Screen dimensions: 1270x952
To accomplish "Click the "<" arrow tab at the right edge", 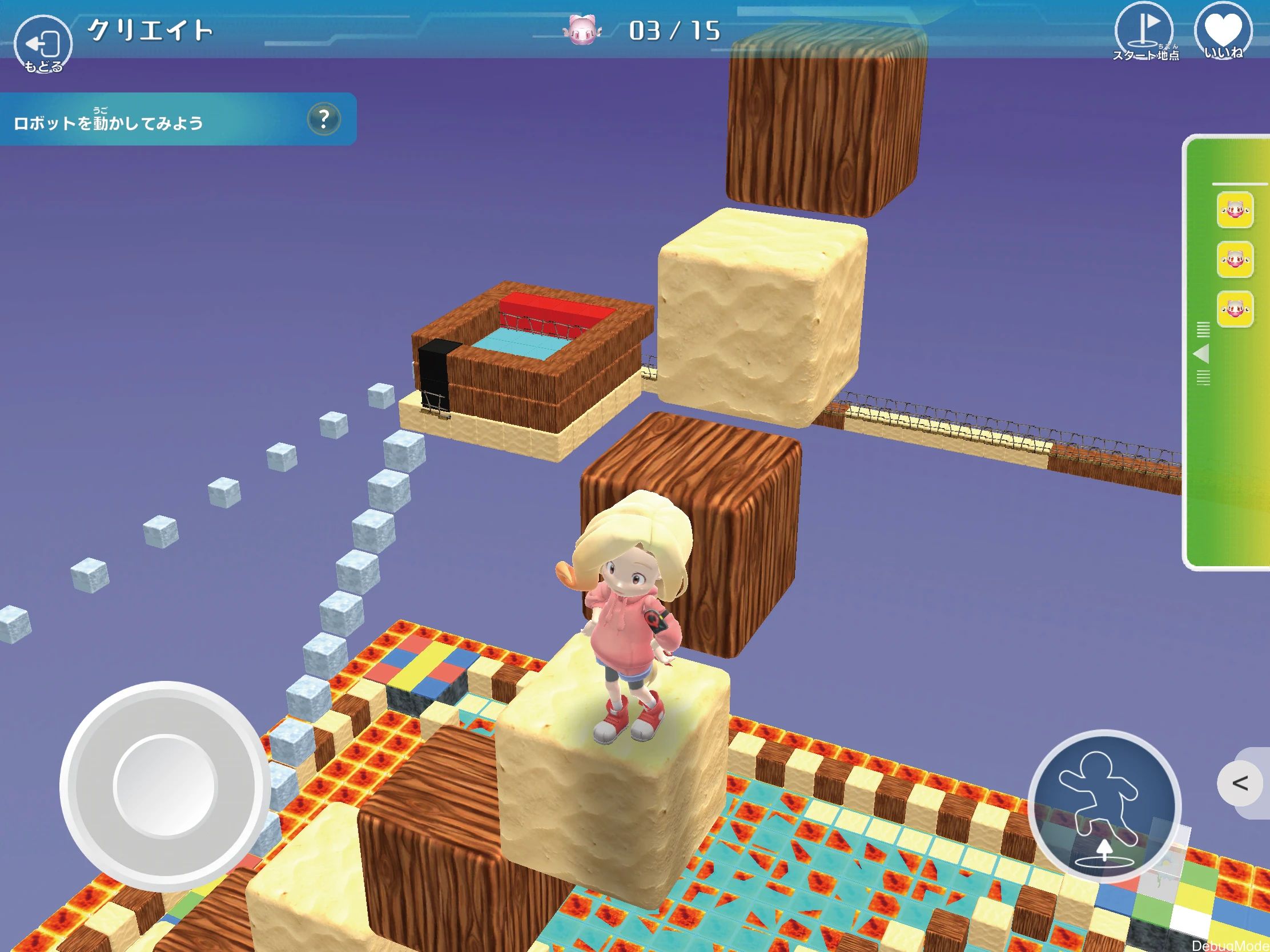I will coord(1241,783).
